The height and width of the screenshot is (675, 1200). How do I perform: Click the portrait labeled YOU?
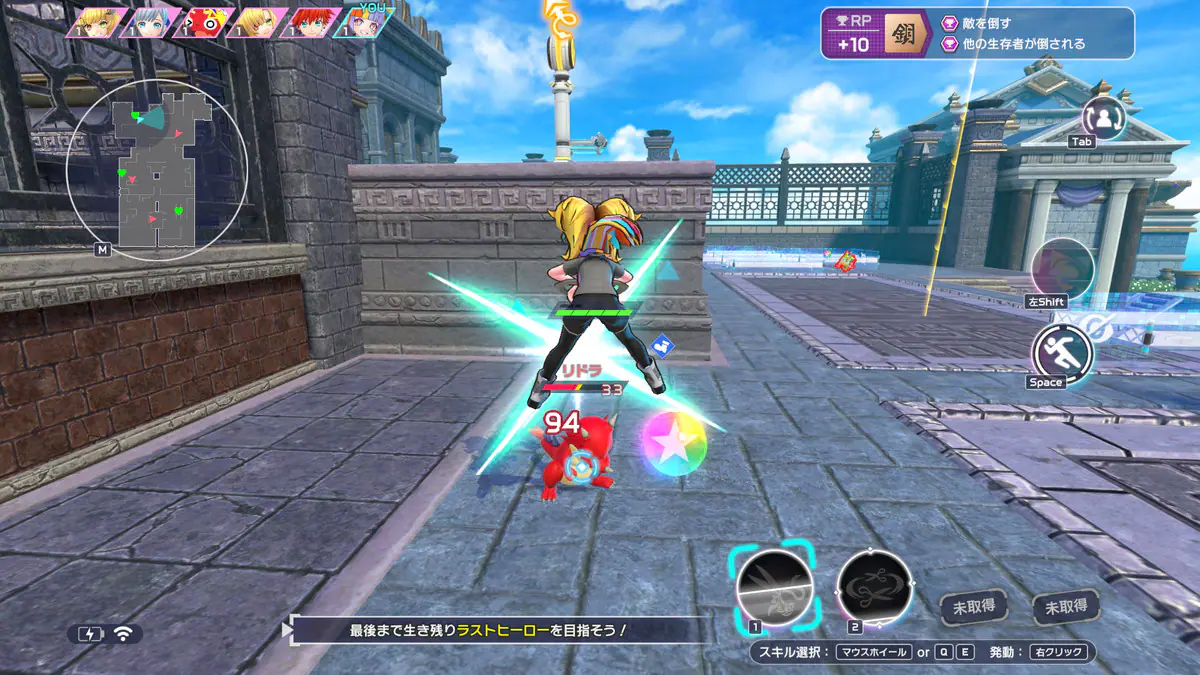(366, 23)
